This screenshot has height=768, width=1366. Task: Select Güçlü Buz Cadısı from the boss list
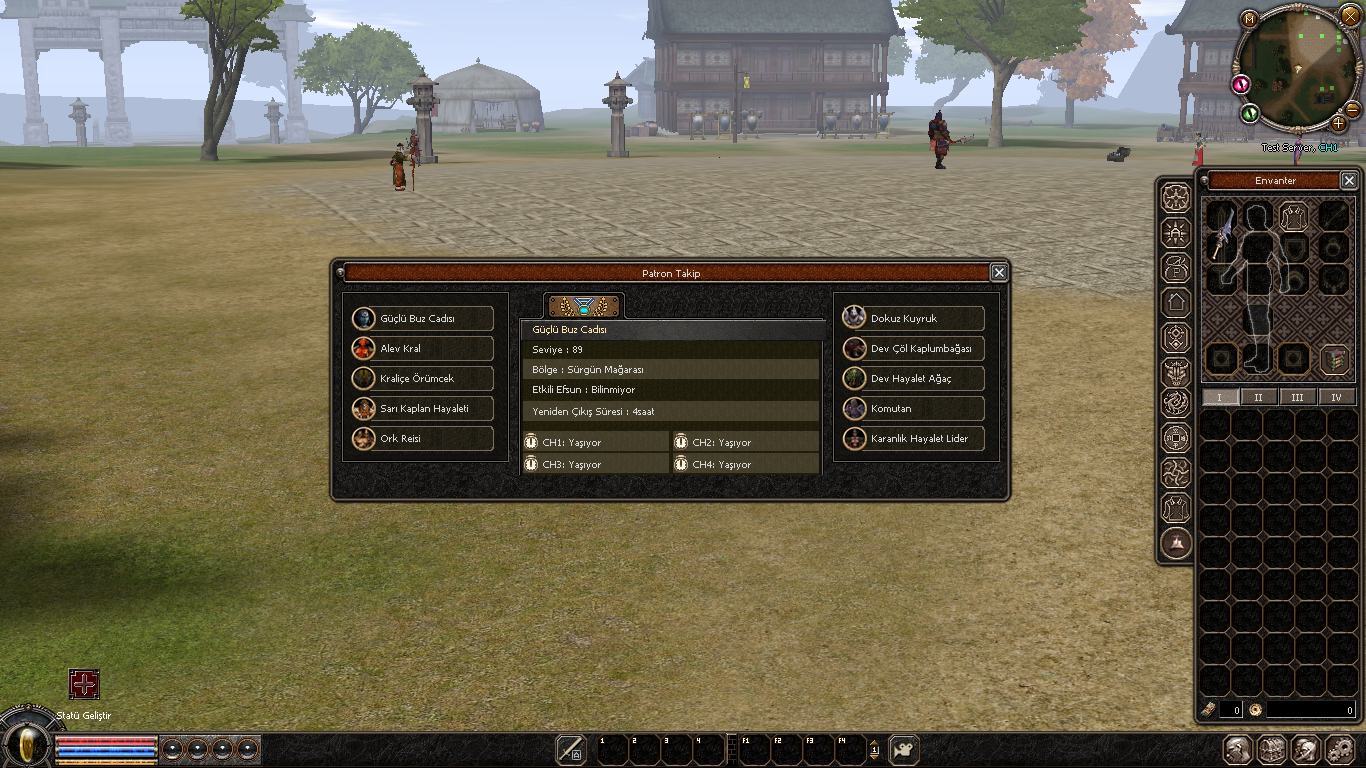(x=422, y=319)
